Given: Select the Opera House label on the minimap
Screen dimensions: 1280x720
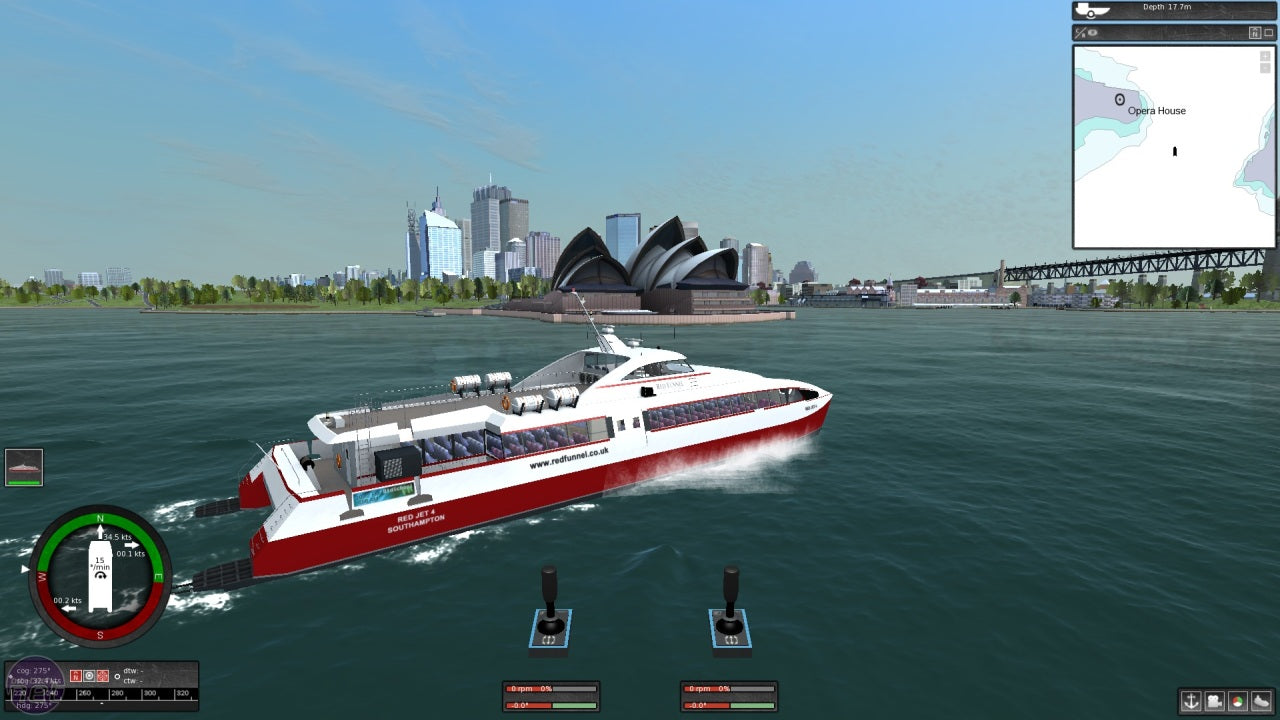Looking at the screenshot, I should click(x=1155, y=111).
